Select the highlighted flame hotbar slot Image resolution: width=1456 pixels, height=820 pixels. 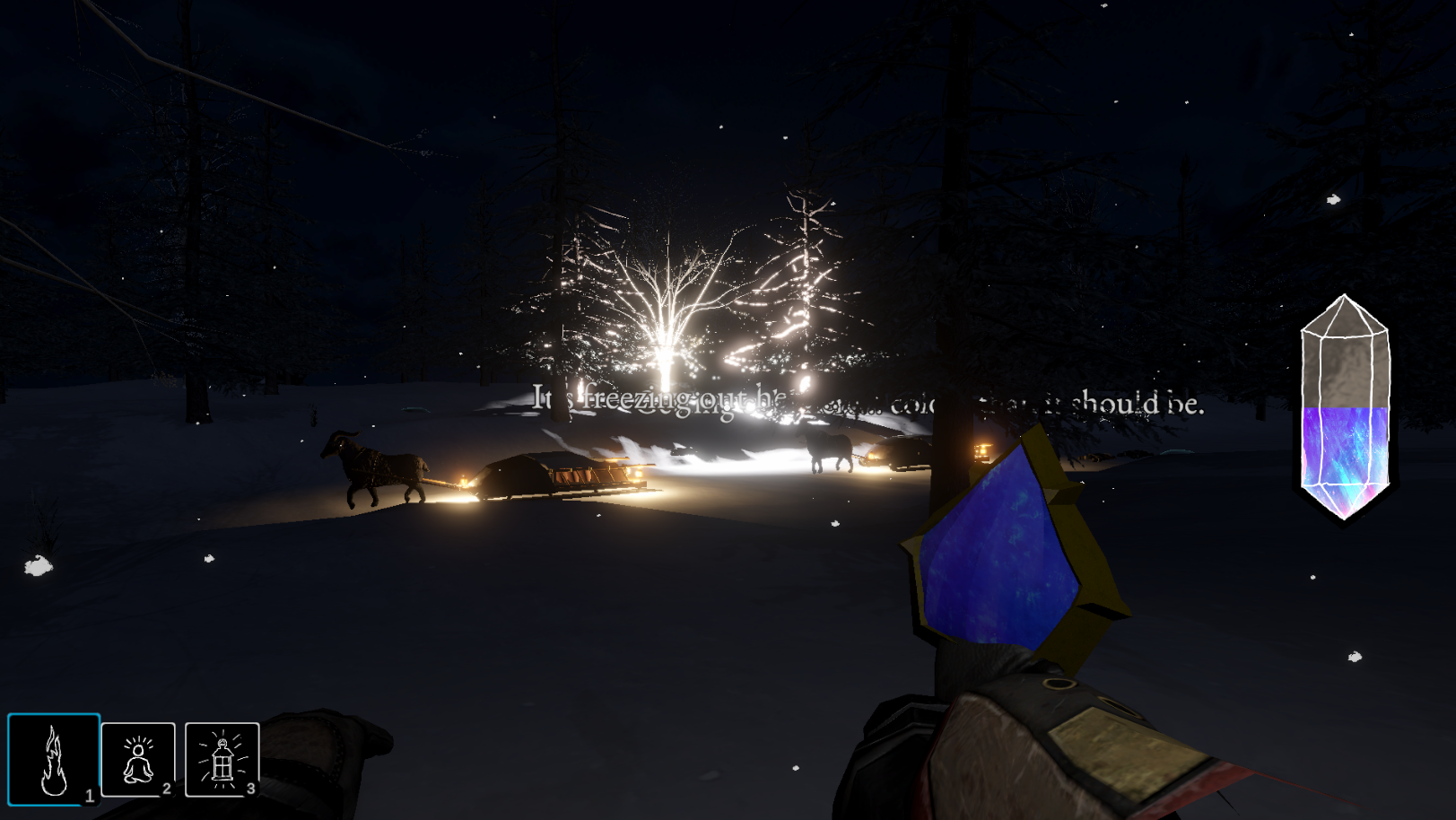(53, 762)
